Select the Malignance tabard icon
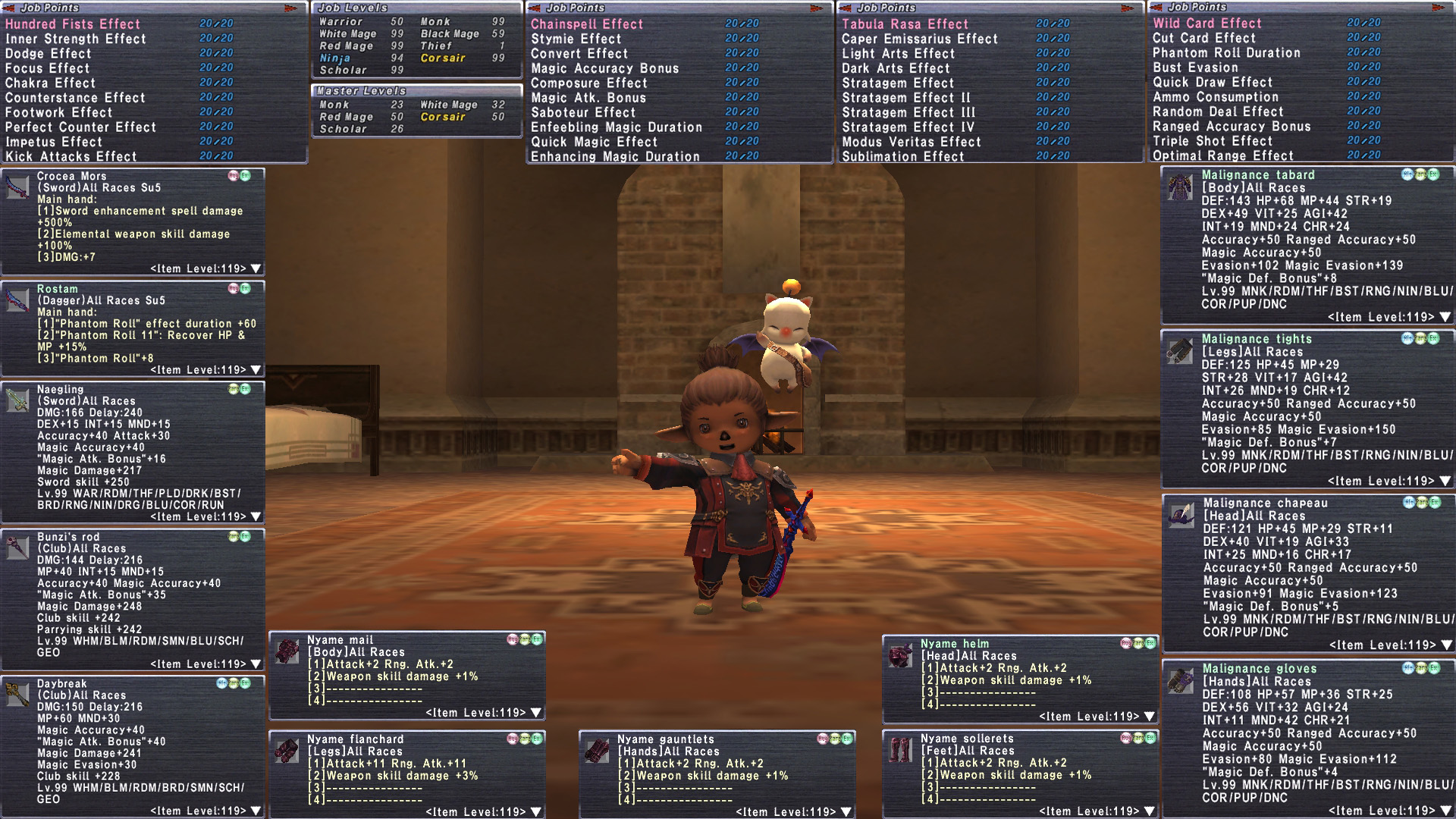1456x819 pixels. (1179, 187)
